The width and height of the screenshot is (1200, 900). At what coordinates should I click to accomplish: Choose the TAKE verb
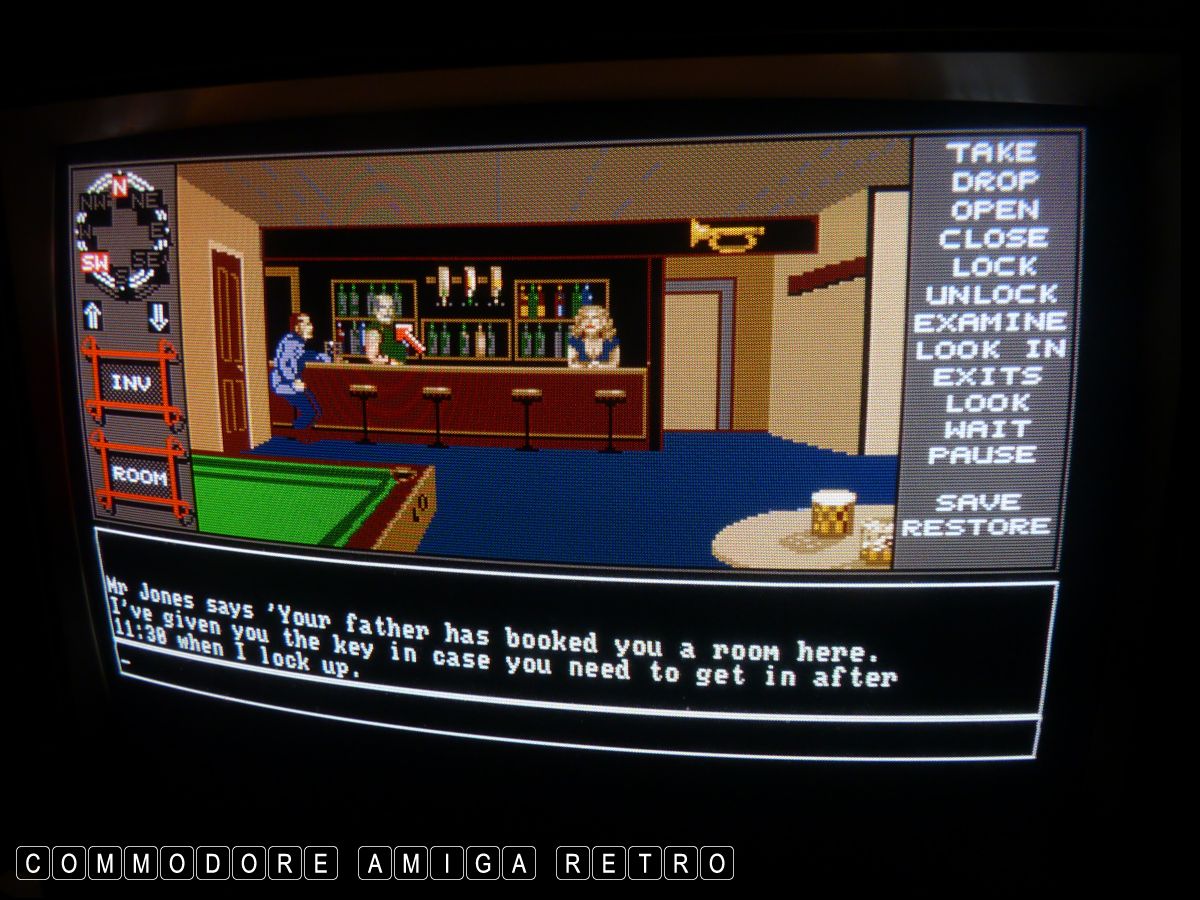point(991,153)
